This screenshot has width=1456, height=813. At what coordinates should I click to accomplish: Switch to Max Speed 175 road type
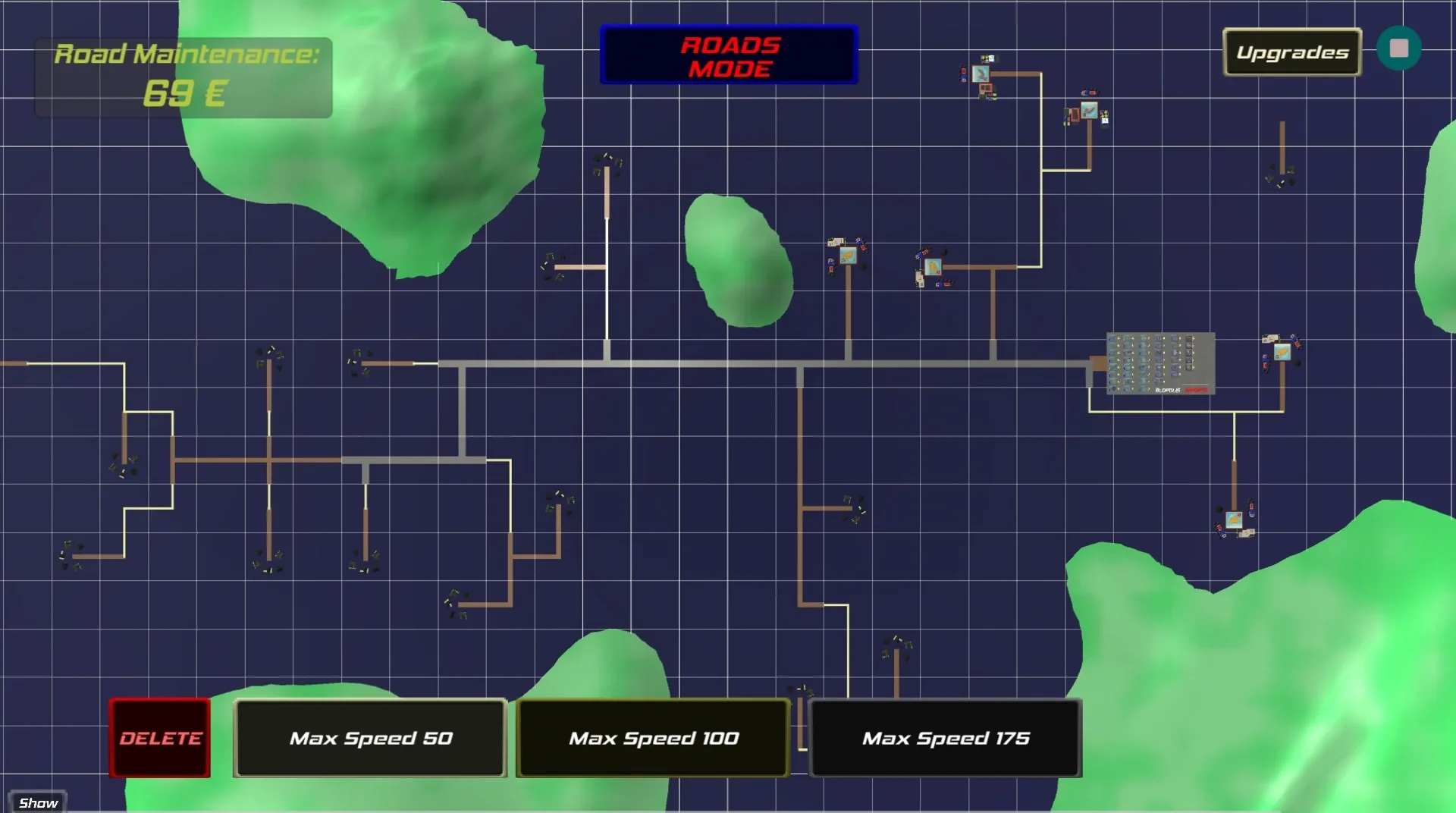point(946,738)
